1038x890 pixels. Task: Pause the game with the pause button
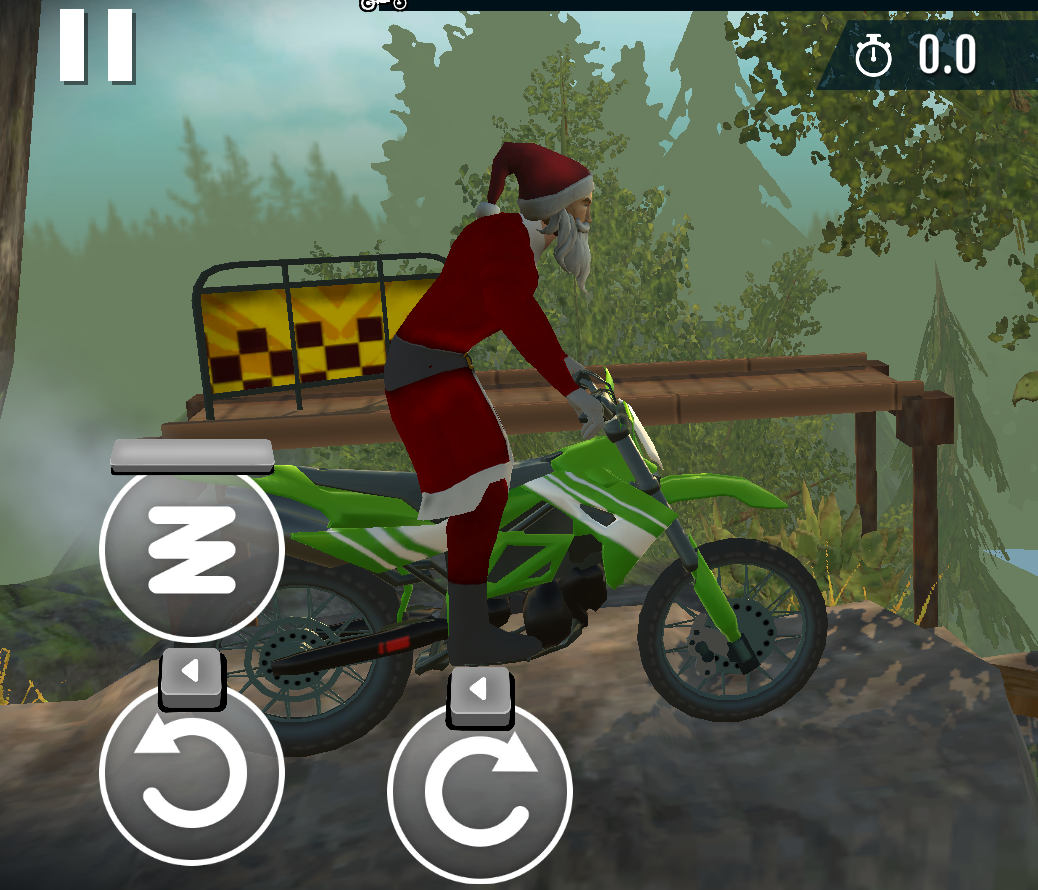coord(96,45)
